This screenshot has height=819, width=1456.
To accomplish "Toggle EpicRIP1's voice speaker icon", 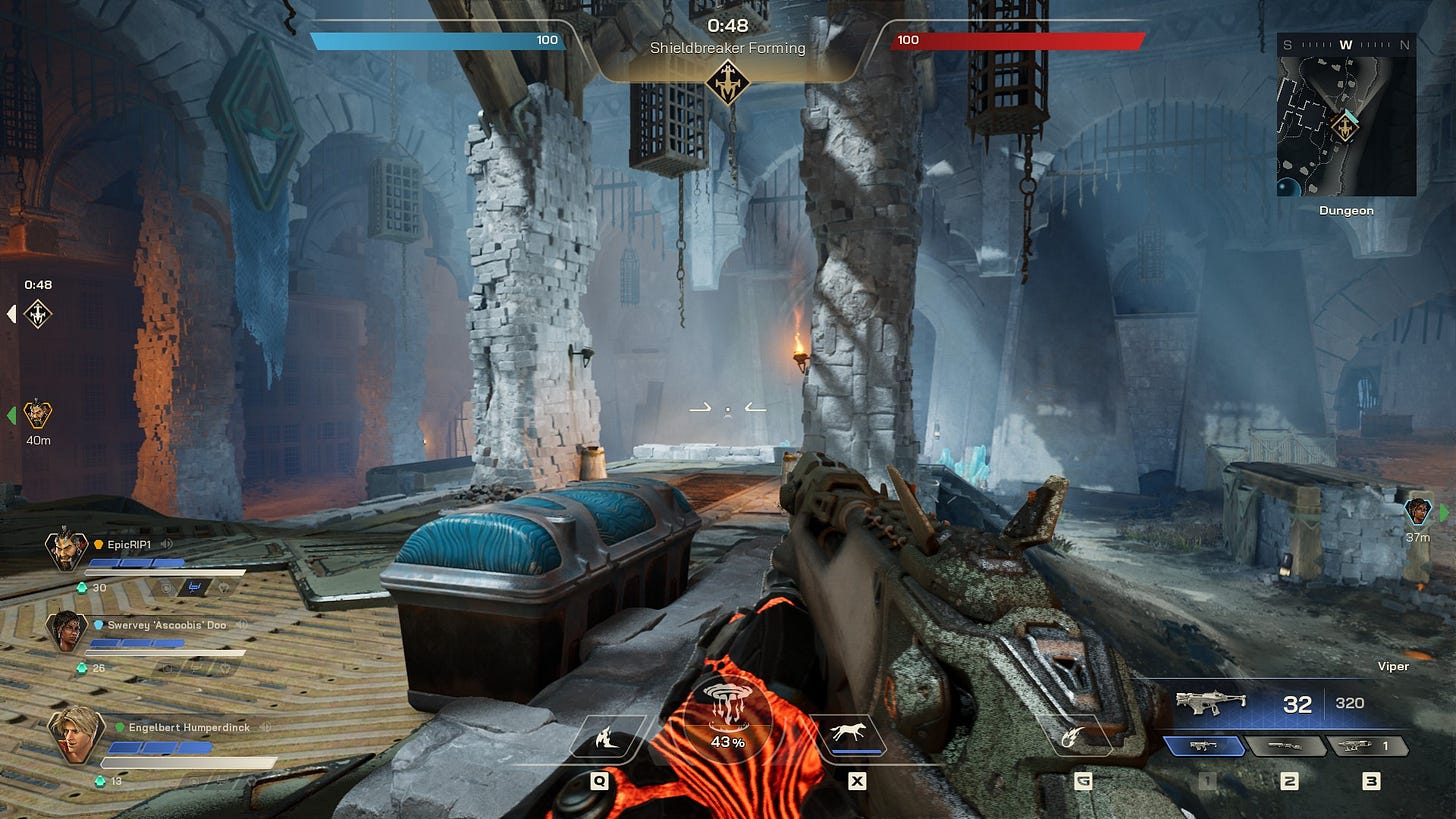I will [167, 544].
